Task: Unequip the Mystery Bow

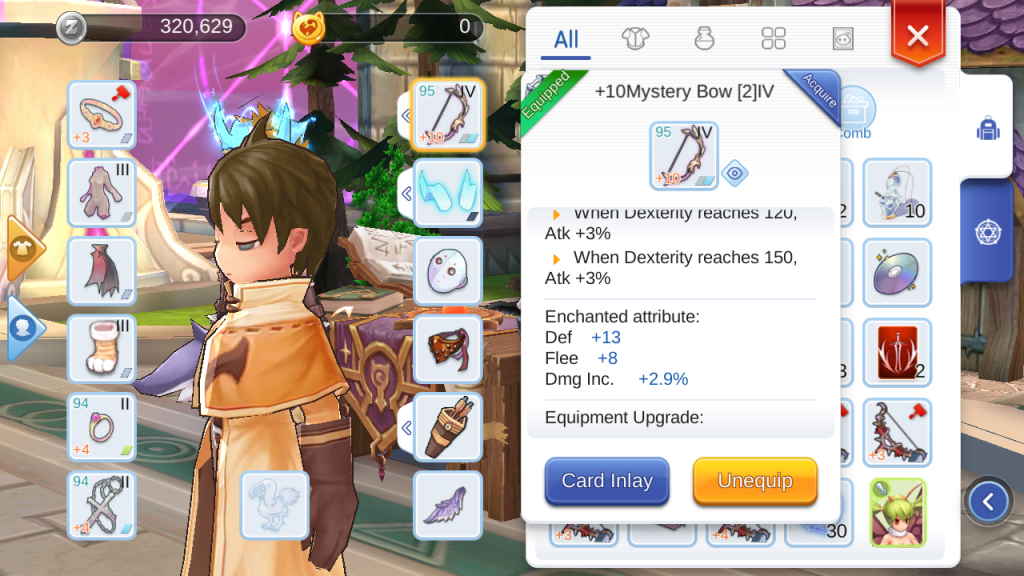Action: pos(755,481)
